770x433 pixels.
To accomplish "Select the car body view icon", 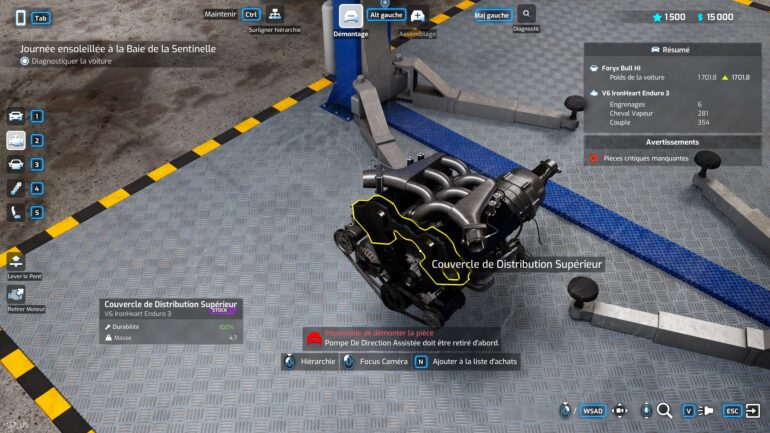I will tap(16, 116).
